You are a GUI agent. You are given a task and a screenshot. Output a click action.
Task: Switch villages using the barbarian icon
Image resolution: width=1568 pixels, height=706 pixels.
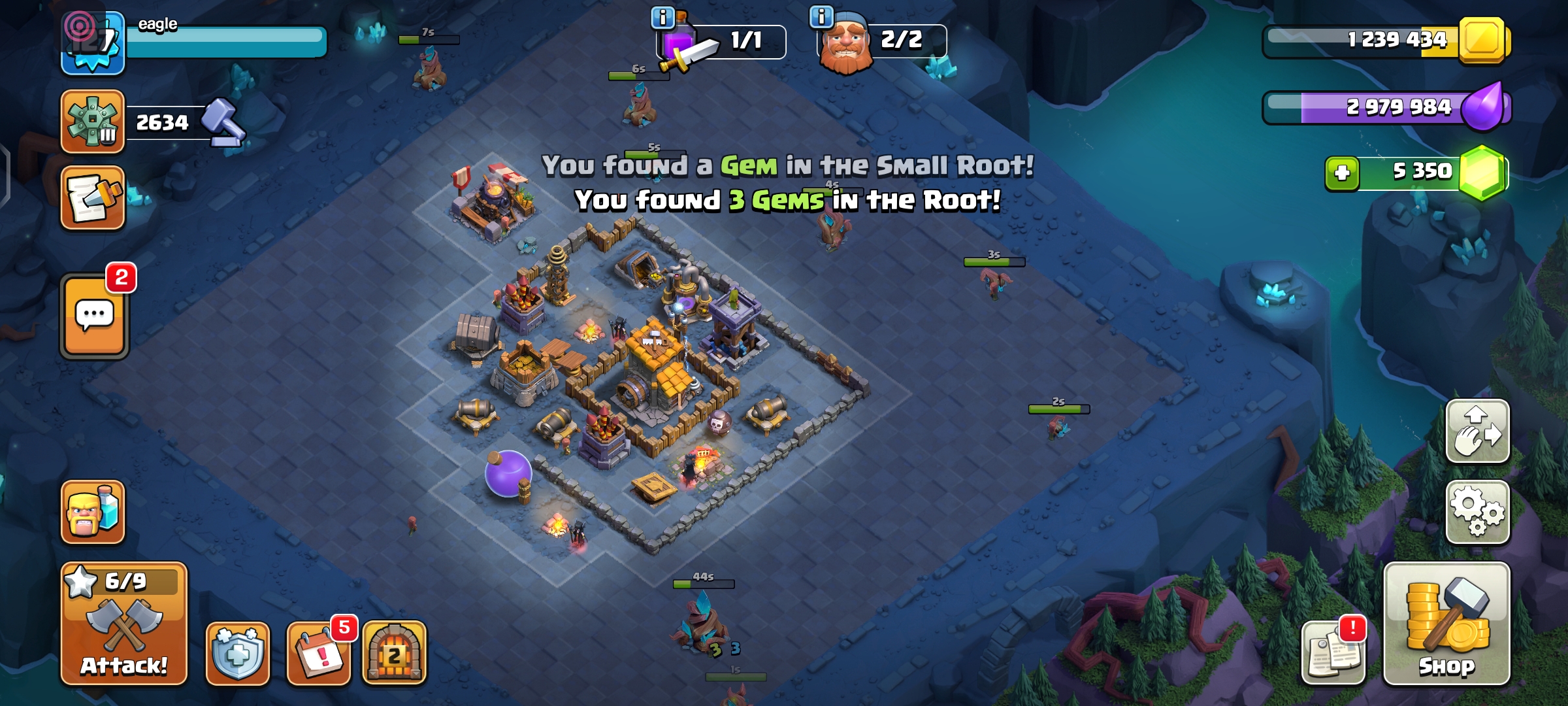coord(93,513)
